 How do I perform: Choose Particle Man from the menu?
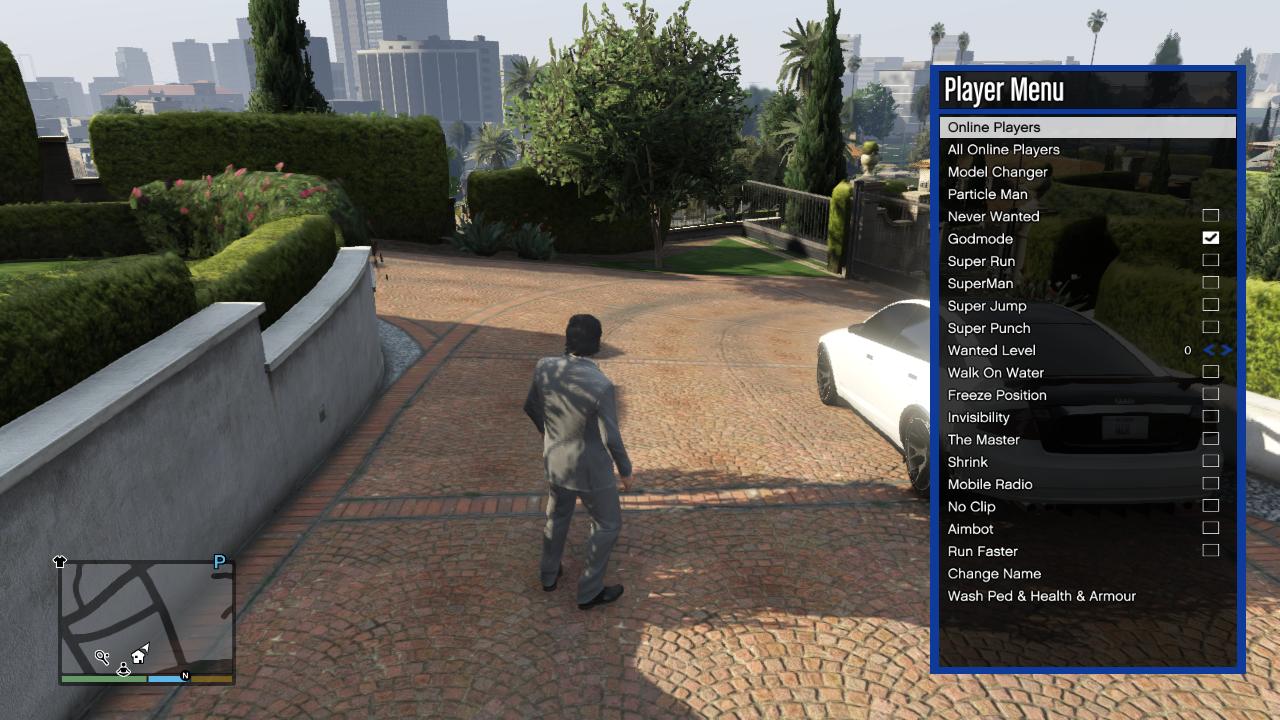[x=987, y=194]
